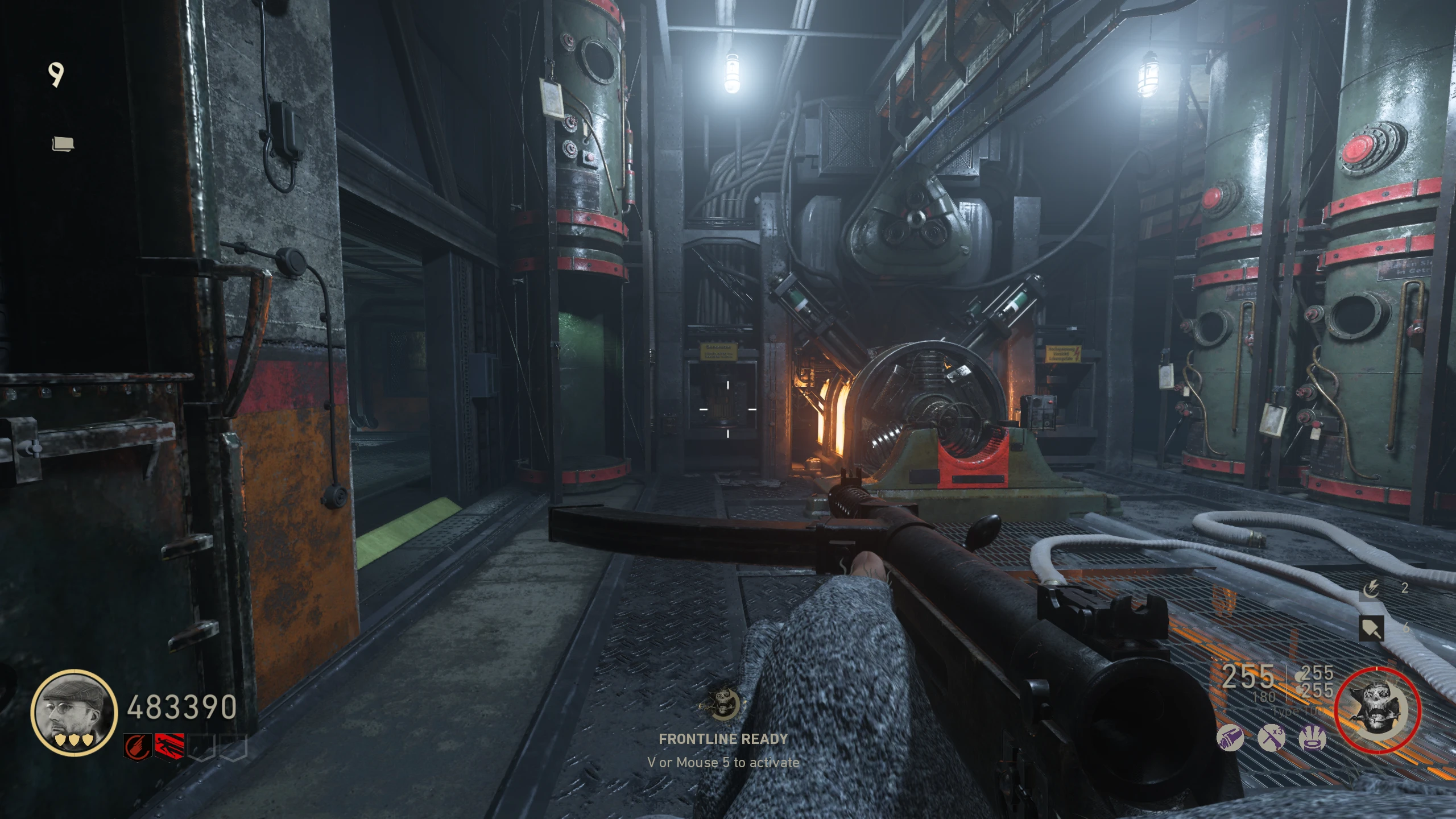Click the player character portrait
This screenshot has height=819, width=1456.
click(x=74, y=712)
